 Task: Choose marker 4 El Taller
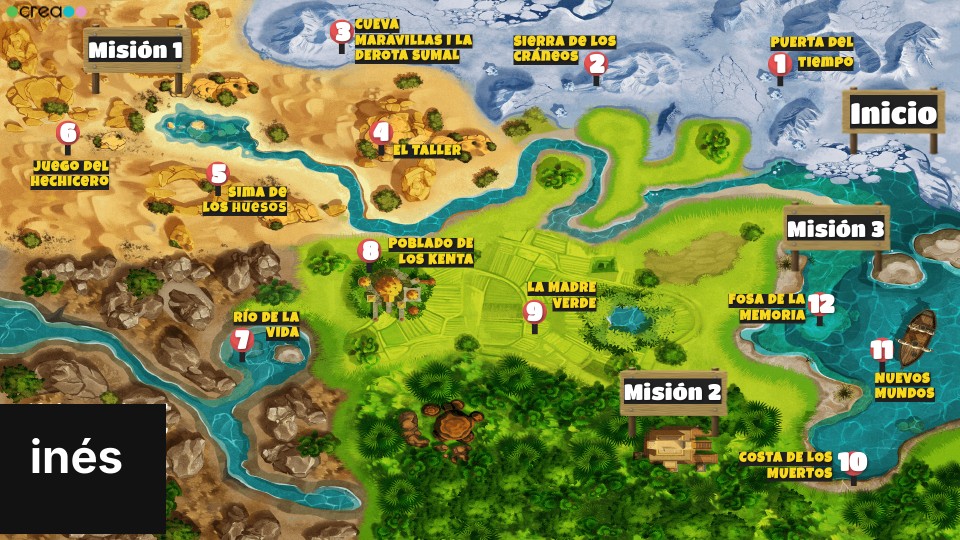[x=380, y=132]
